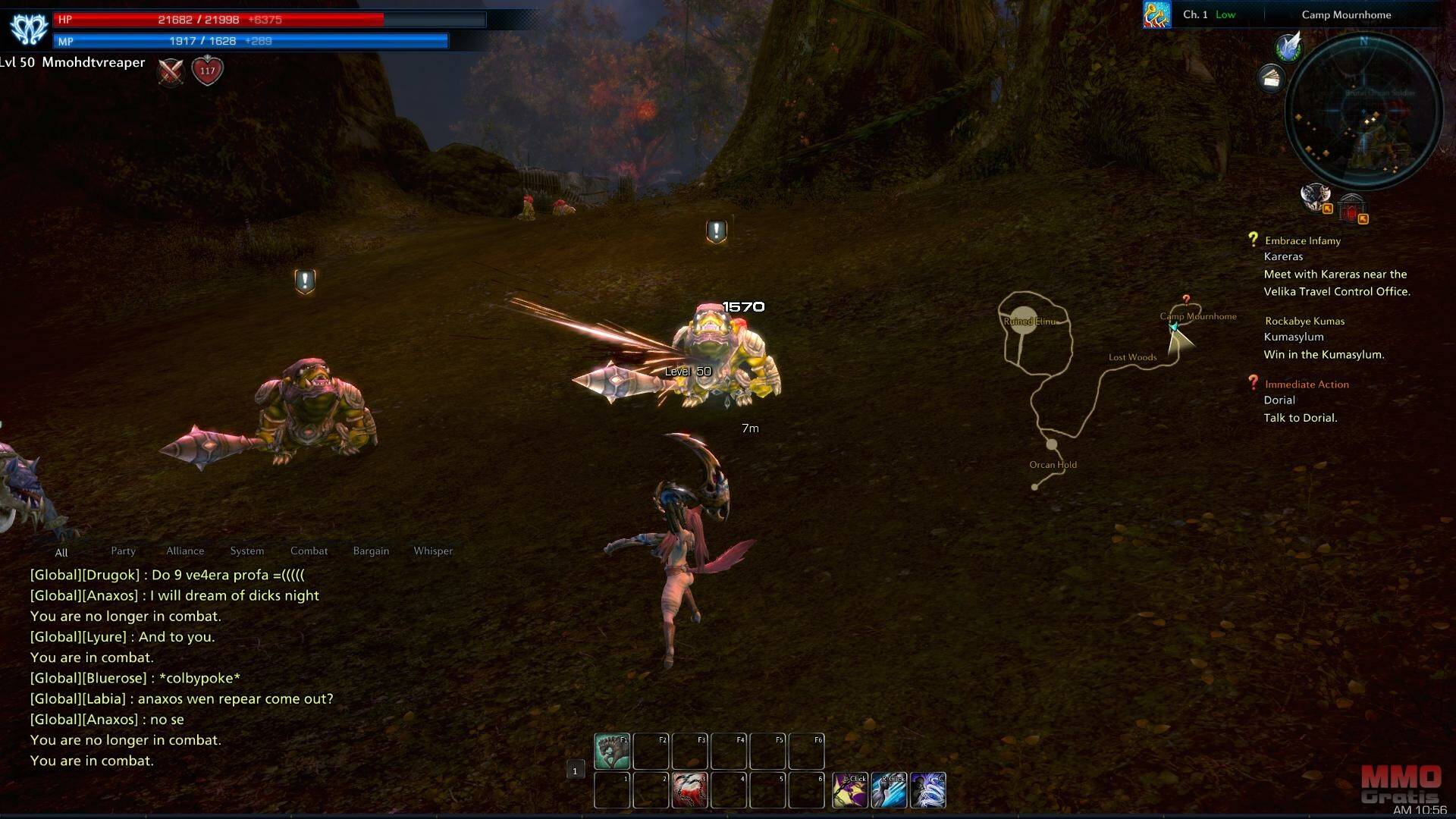Screen dimensions: 1456x819
Task: Select the System chat tab
Action: [x=247, y=551]
